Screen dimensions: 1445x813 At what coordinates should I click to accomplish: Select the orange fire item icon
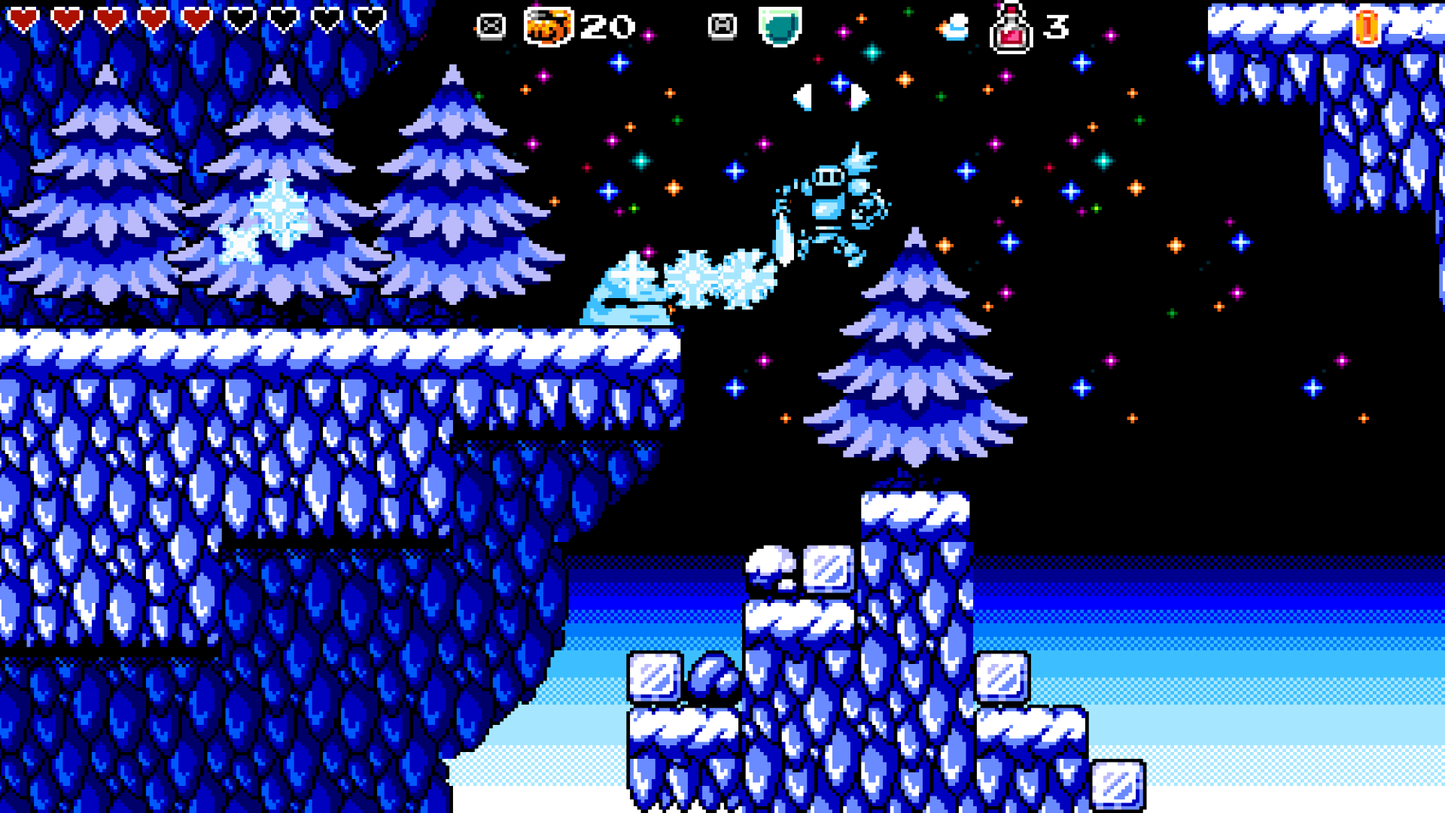[549, 26]
